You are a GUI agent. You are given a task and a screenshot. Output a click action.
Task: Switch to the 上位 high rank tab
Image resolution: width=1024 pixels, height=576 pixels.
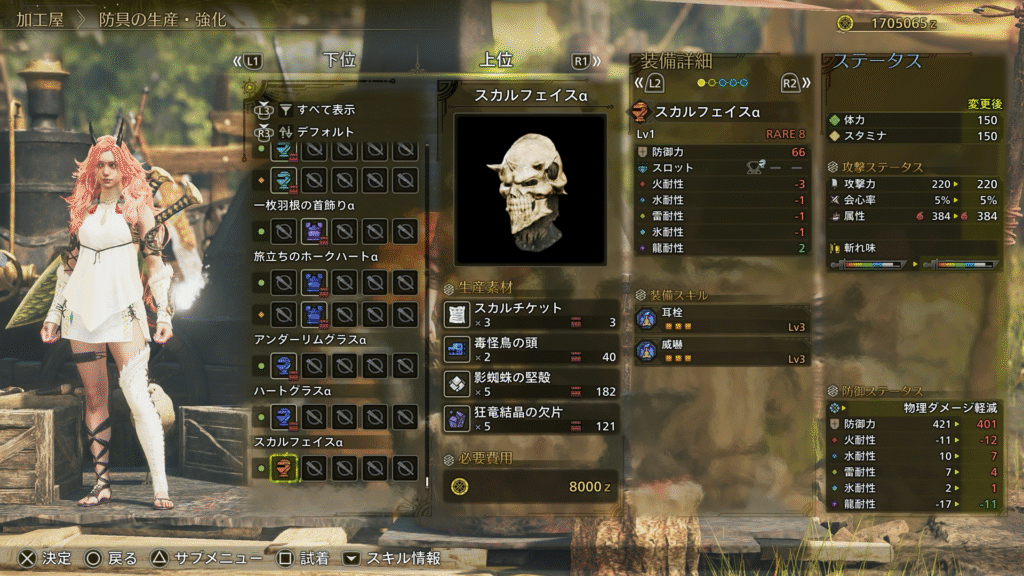pyautogui.click(x=497, y=60)
